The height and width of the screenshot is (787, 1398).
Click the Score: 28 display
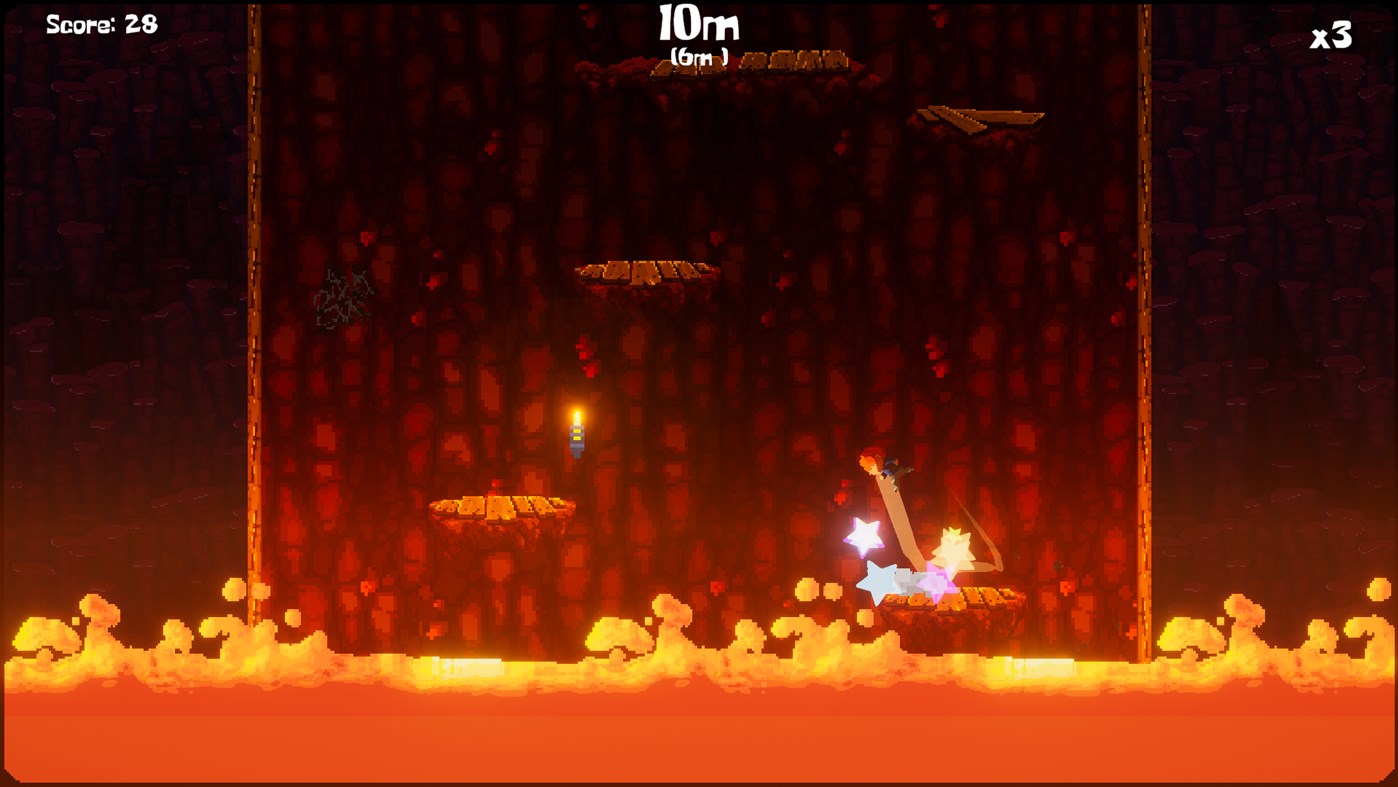point(100,22)
